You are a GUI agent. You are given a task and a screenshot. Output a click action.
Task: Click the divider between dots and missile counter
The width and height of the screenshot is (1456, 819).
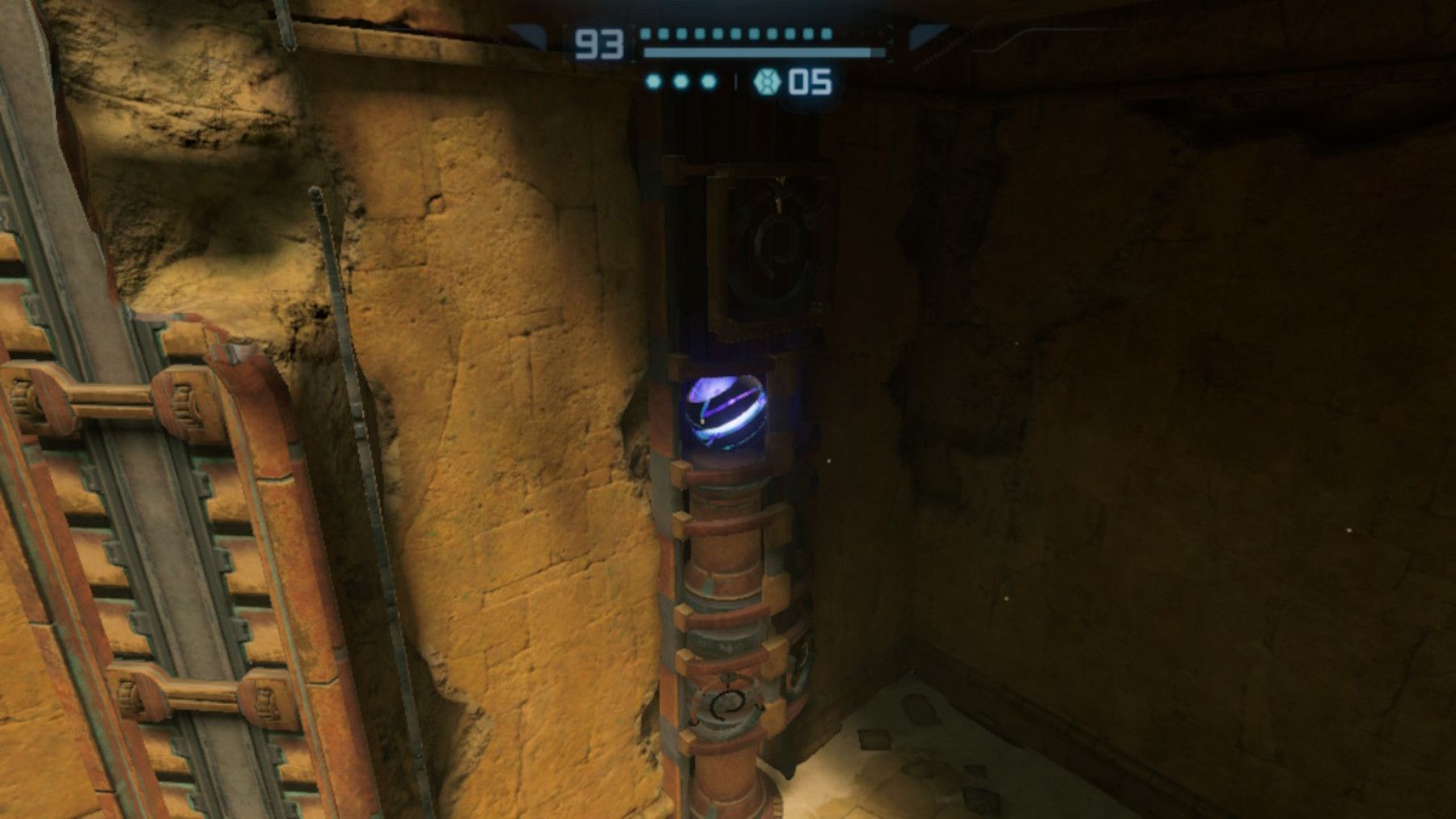(736, 81)
